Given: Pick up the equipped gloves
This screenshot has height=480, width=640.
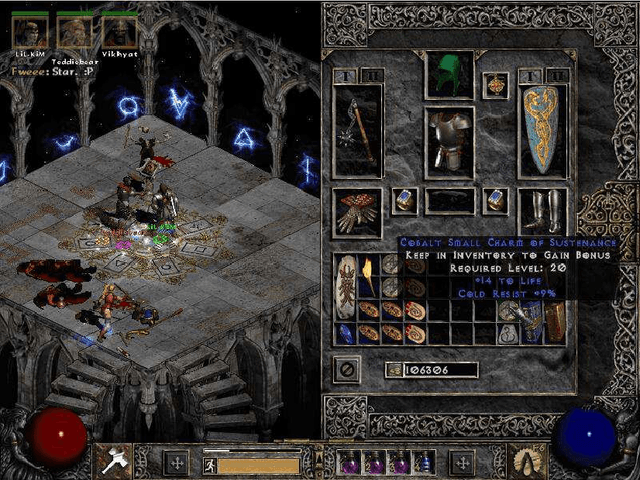Looking at the screenshot, I should [x=357, y=211].
